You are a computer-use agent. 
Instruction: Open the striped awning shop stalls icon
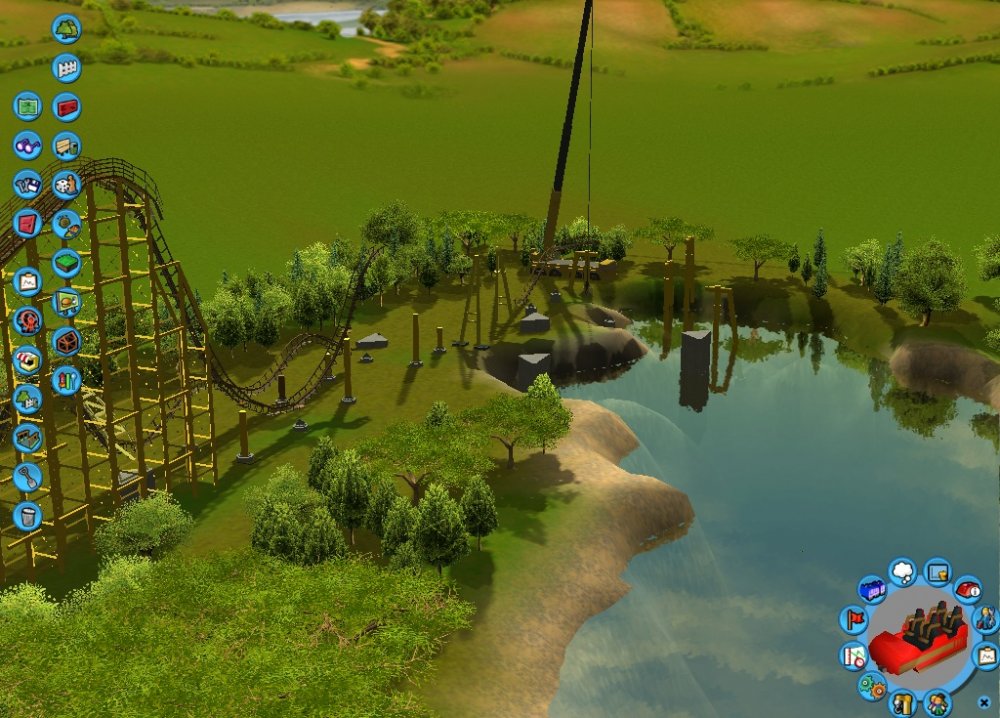point(27,360)
